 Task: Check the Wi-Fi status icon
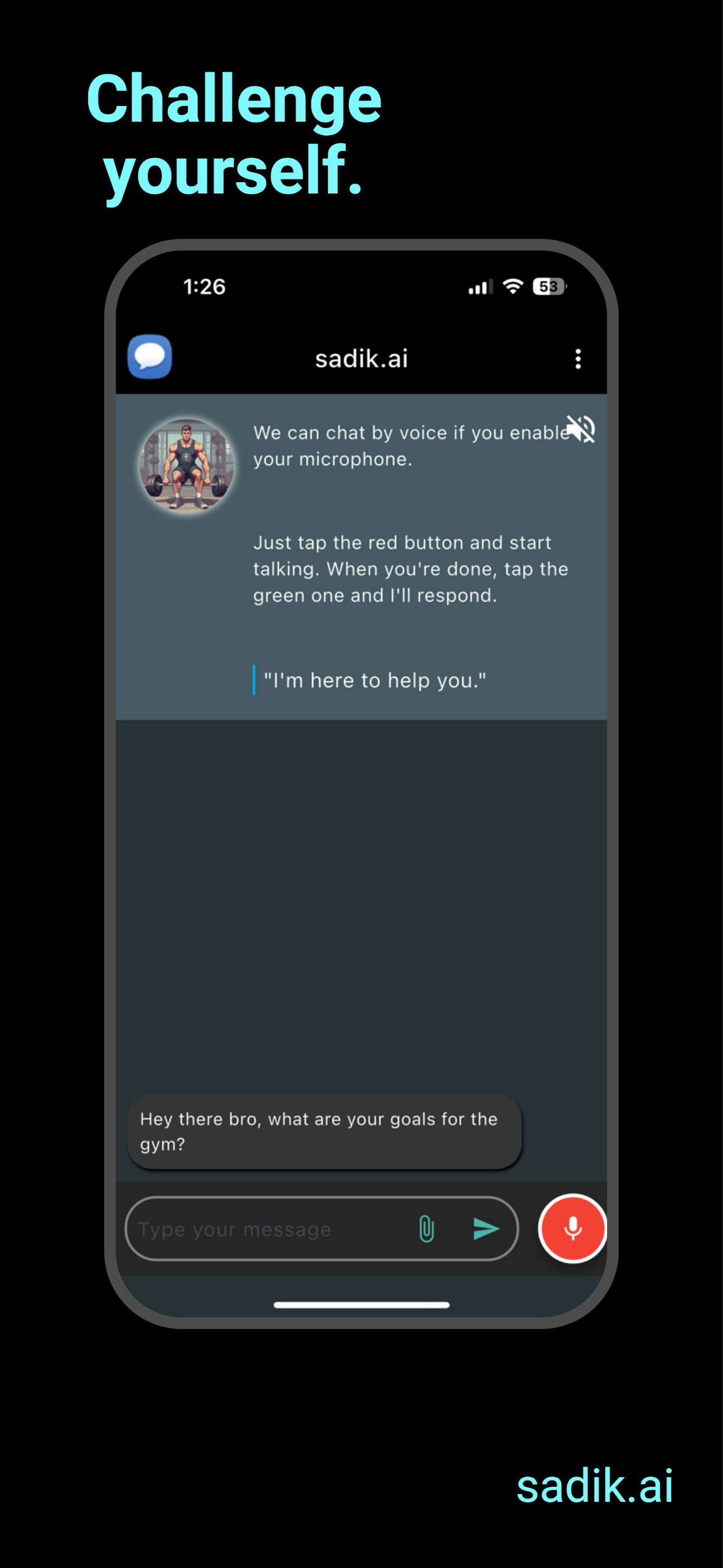point(513,286)
